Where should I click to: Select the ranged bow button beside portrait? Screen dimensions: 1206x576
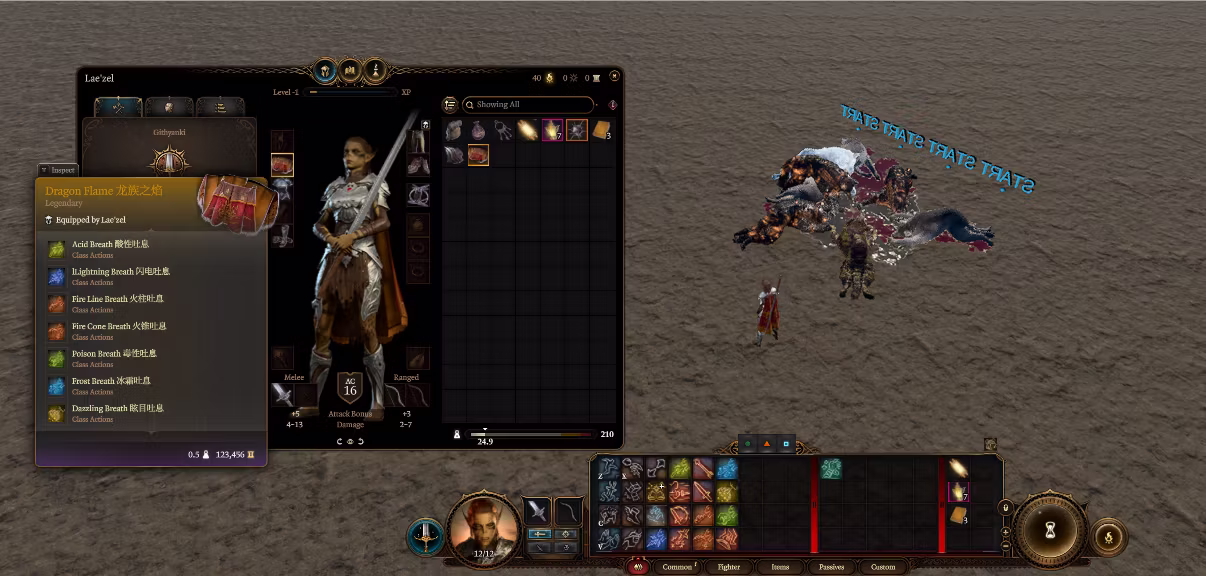[x=568, y=511]
